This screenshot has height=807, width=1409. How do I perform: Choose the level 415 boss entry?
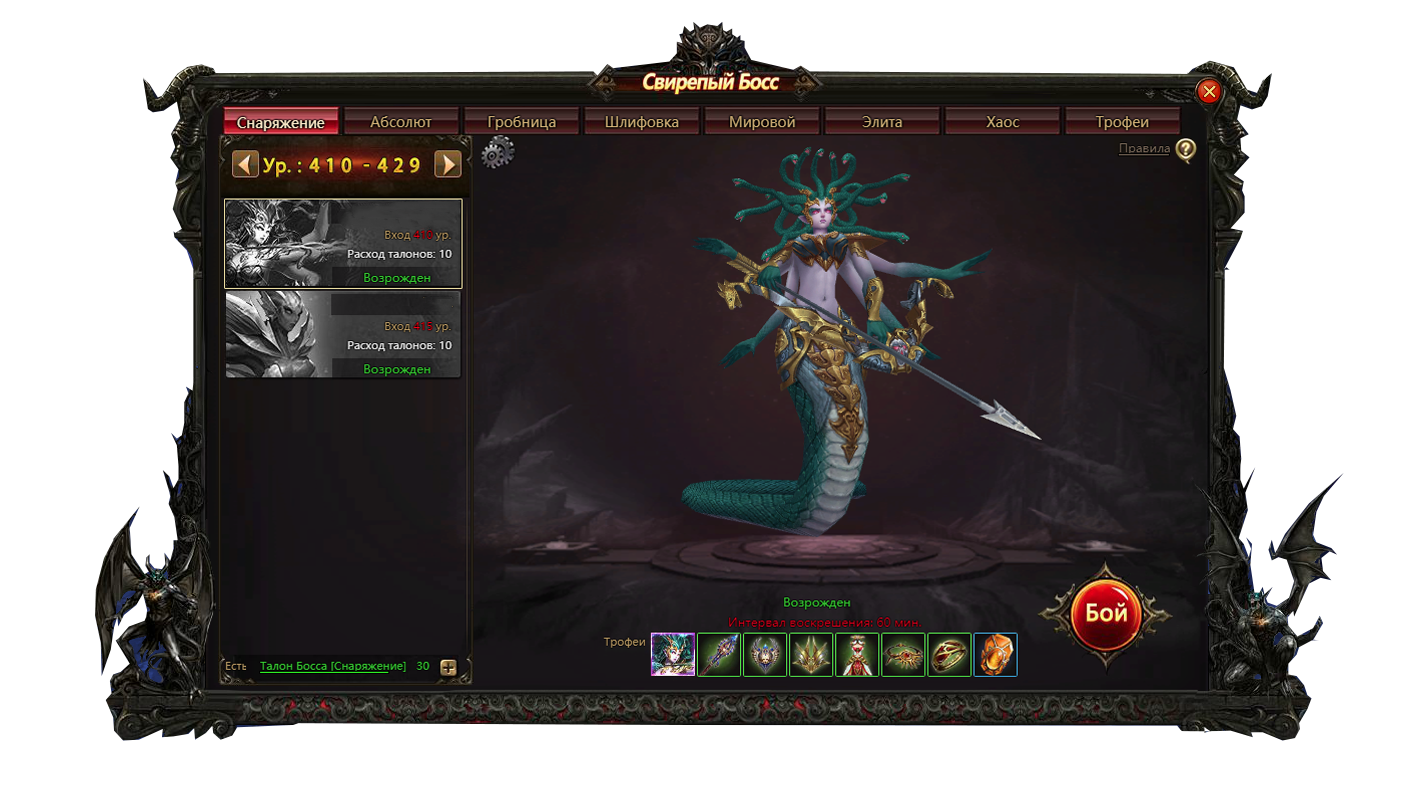343,334
